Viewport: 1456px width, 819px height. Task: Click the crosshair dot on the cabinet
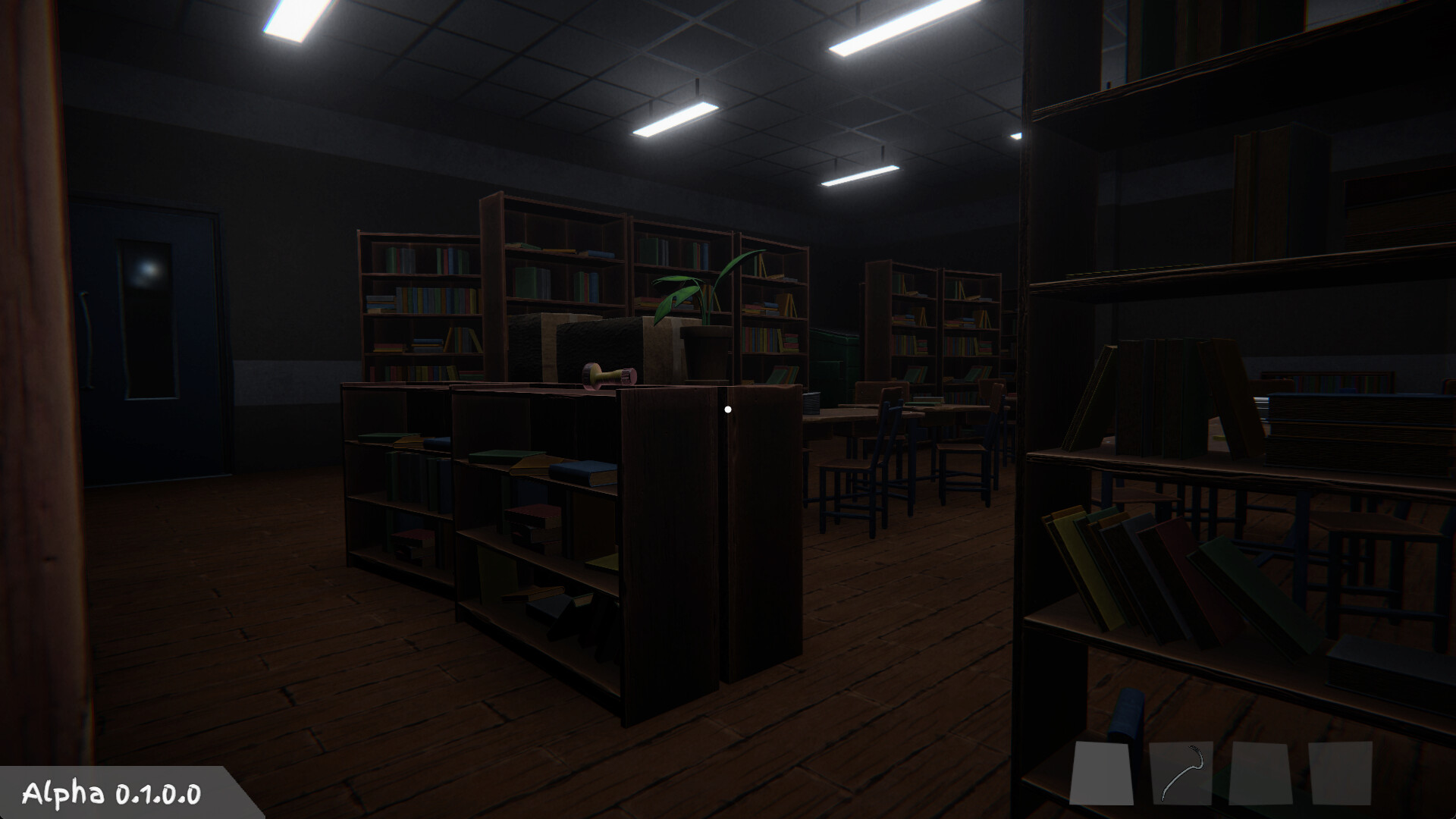click(729, 409)
